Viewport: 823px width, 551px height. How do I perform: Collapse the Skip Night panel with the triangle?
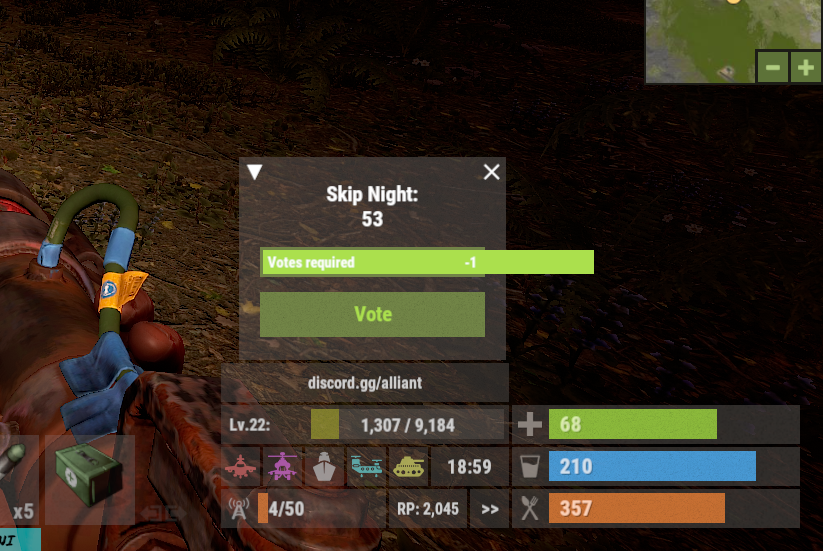(255, 172)
